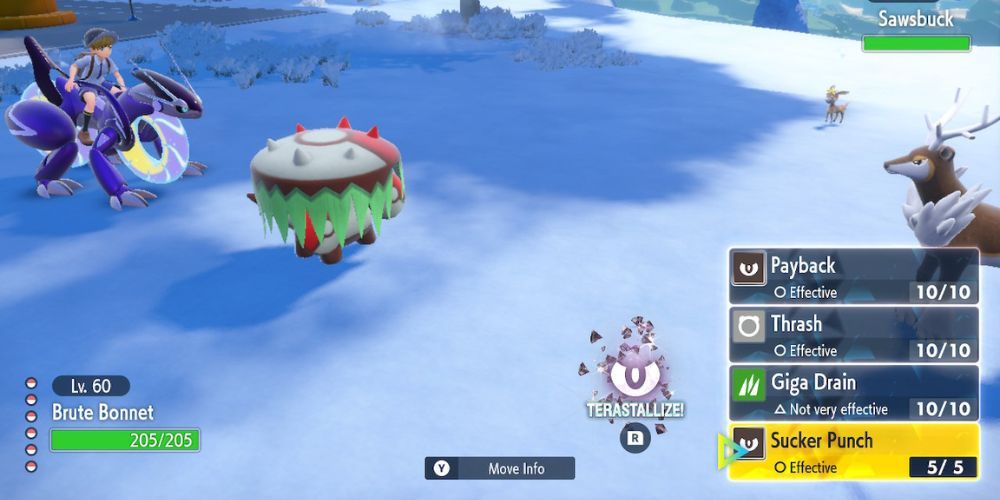The height and width of the screenshot is (500, 1000).
Task: Activate the Terastallize icon
Action: [633, 378]
